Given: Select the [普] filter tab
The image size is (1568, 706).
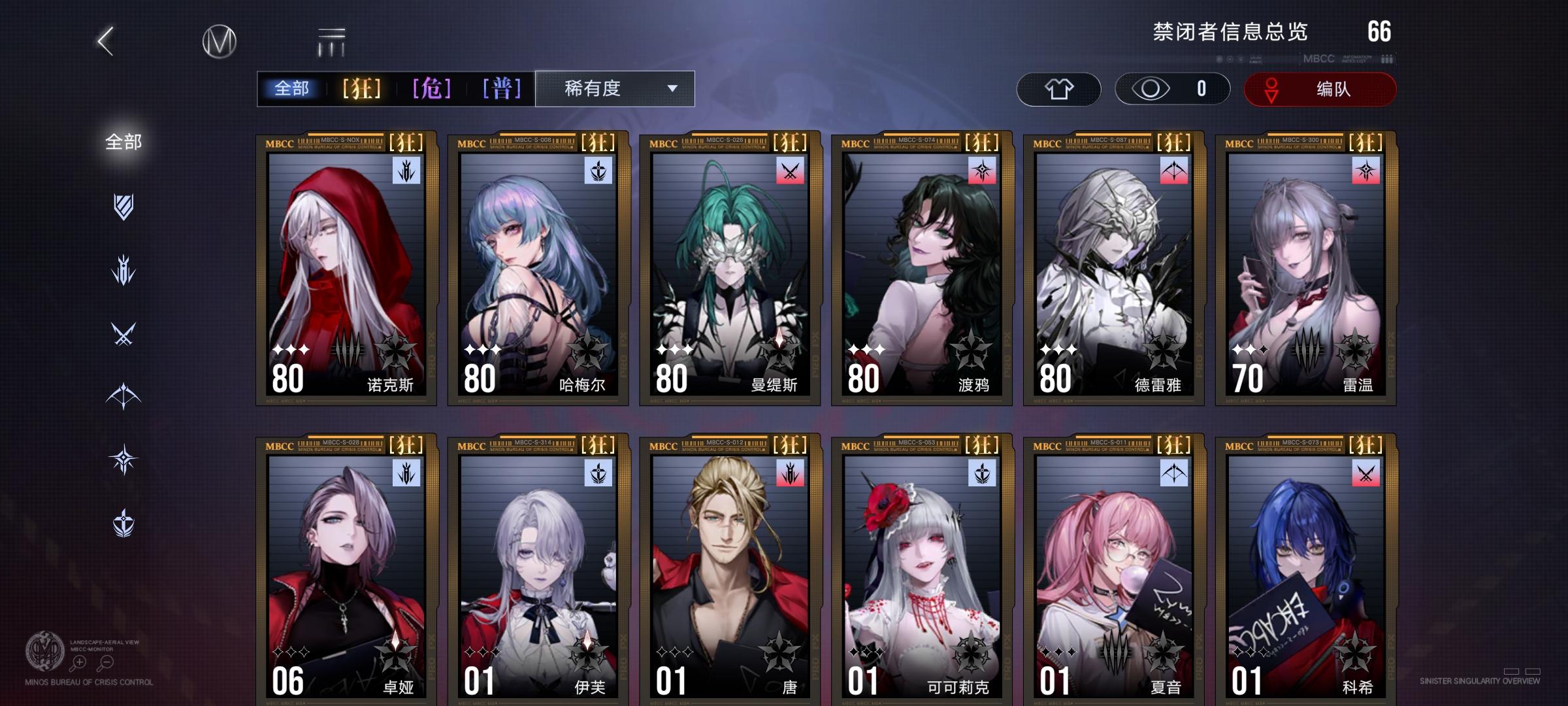Looking at the screenshot, I should click(502, 89).
